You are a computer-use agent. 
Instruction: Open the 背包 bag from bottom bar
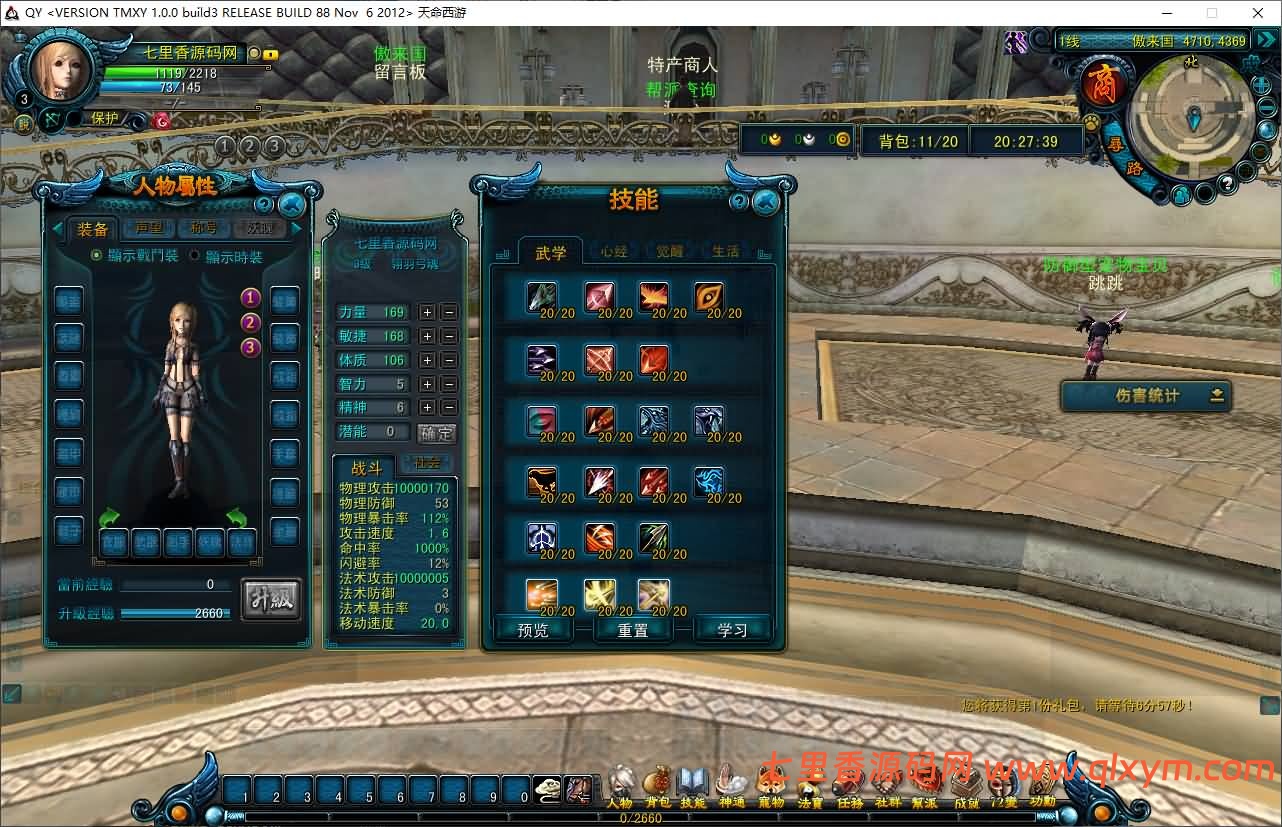657,785
